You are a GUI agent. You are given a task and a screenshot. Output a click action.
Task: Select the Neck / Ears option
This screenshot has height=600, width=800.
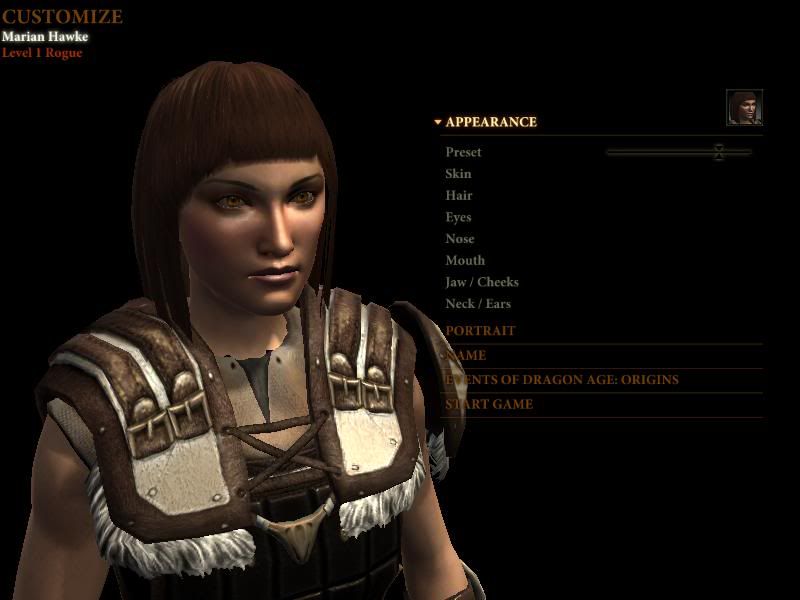pos(478,304)
